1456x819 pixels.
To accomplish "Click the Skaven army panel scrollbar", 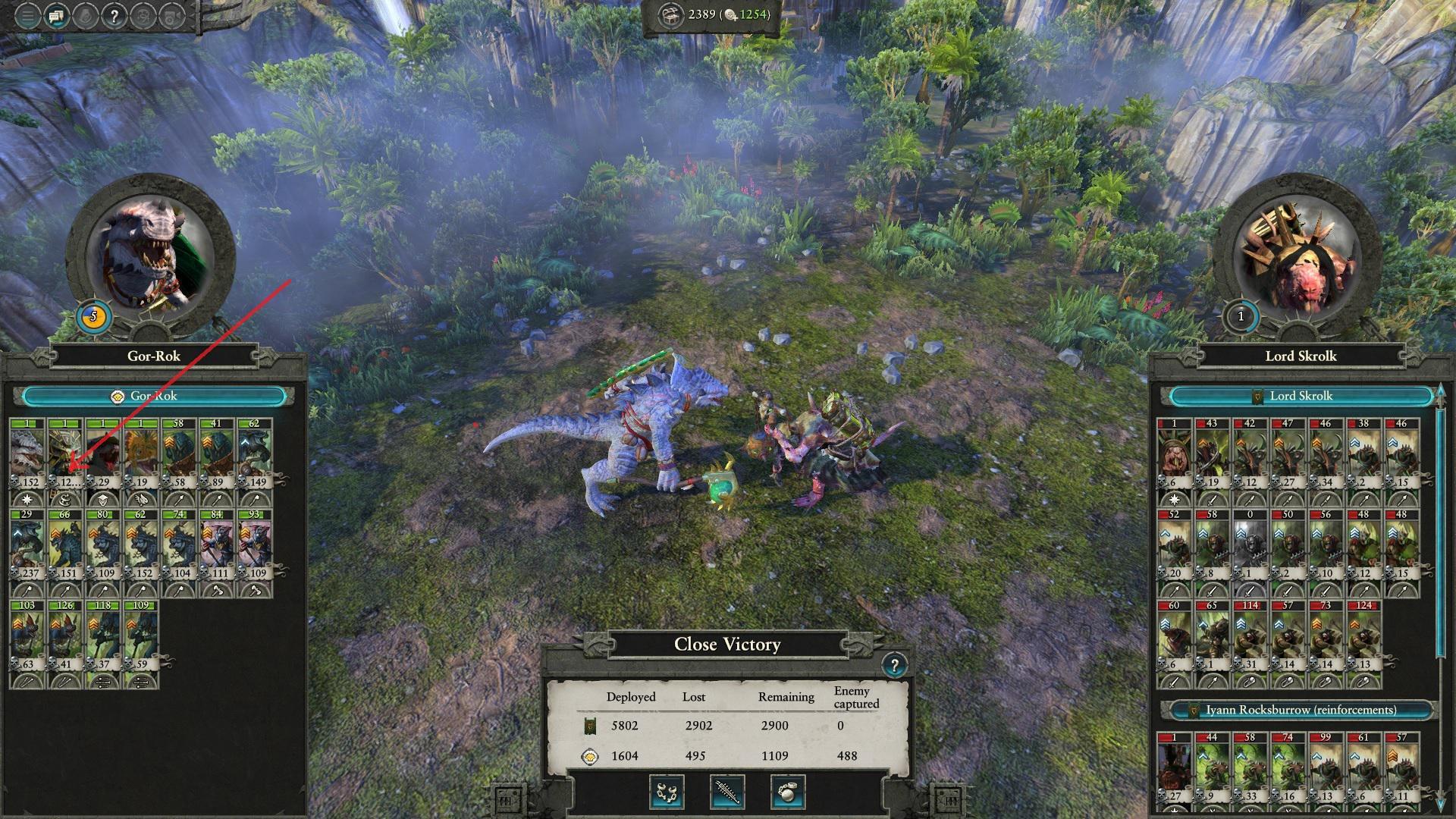I will pyautogui.click(x=1439, y=531).
